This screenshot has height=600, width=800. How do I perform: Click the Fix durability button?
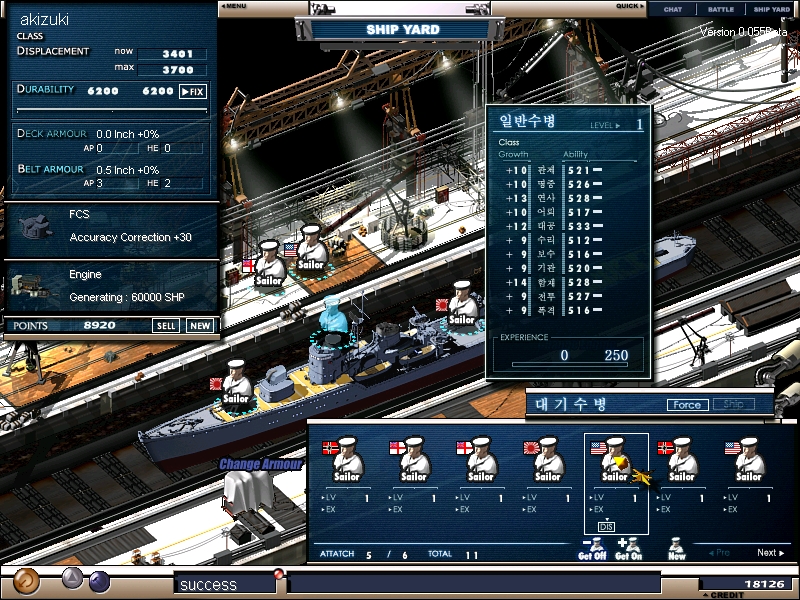tap(193, 91)
